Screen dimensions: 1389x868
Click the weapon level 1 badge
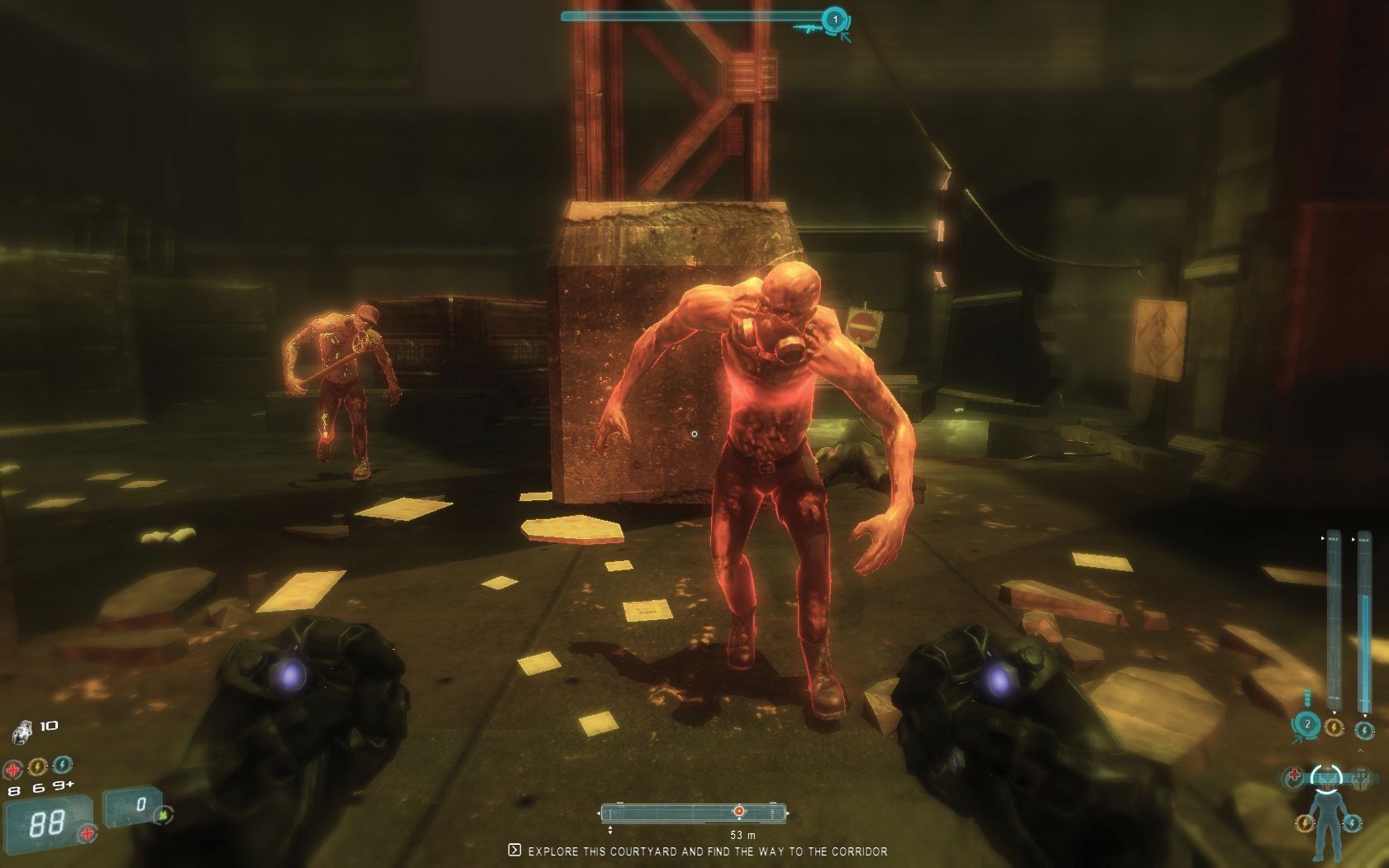pos(834,18)
